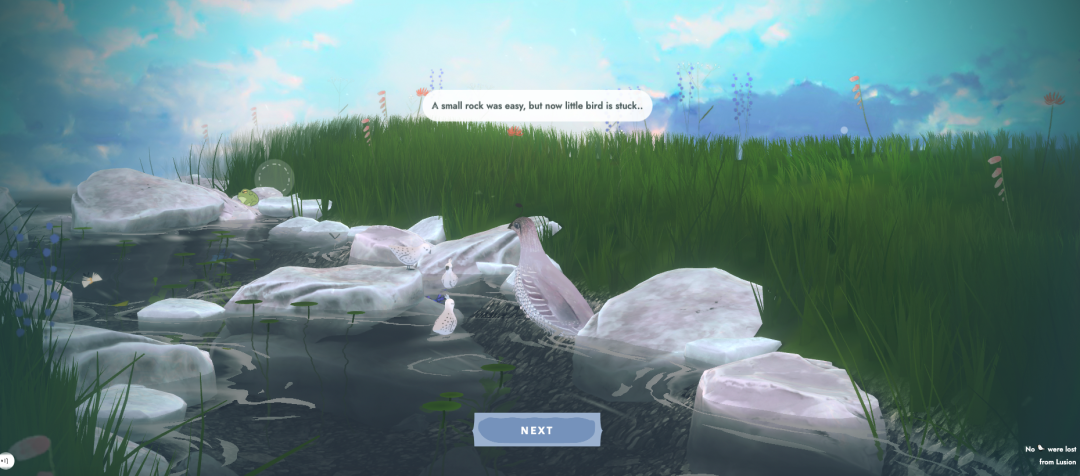Continue with the NEXT button
1080x476 pixels.
click(x=537, y=430)
